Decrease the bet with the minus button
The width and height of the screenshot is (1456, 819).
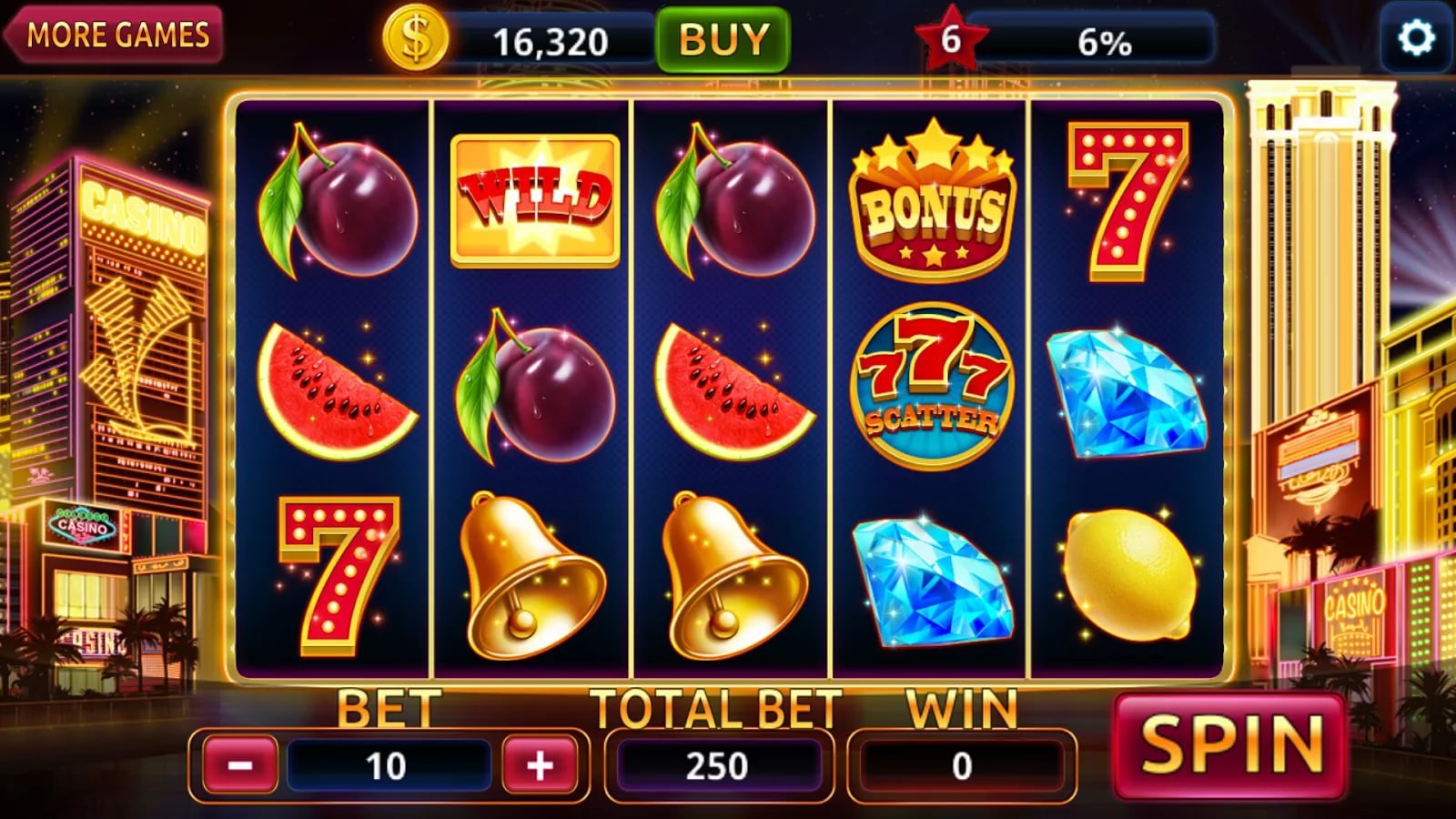(238, 765)
